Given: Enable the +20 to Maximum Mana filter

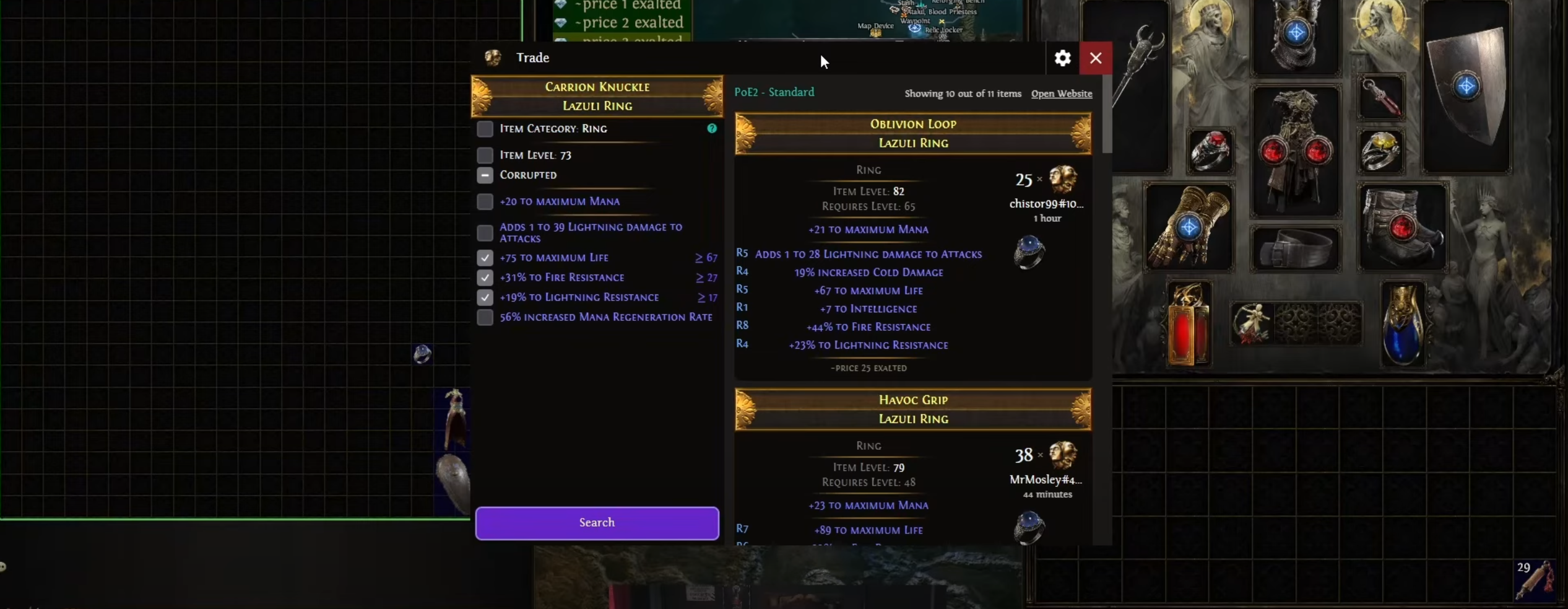Looking at the screenshot, I should [x=485, y=201].
